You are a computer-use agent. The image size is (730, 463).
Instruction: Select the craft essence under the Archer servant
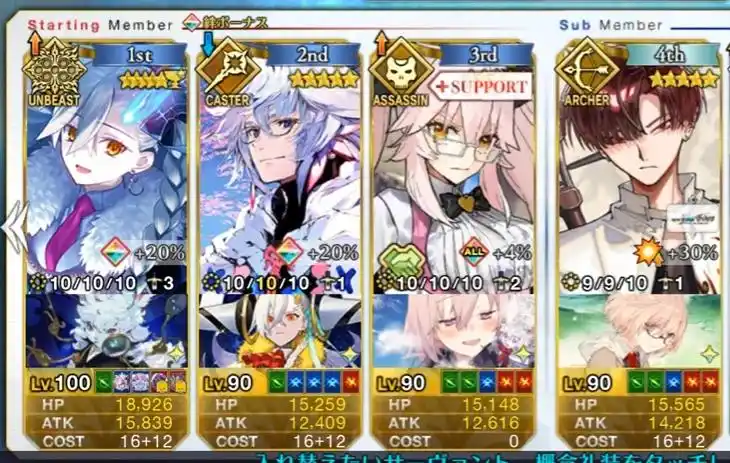click(x=638, y=332)
